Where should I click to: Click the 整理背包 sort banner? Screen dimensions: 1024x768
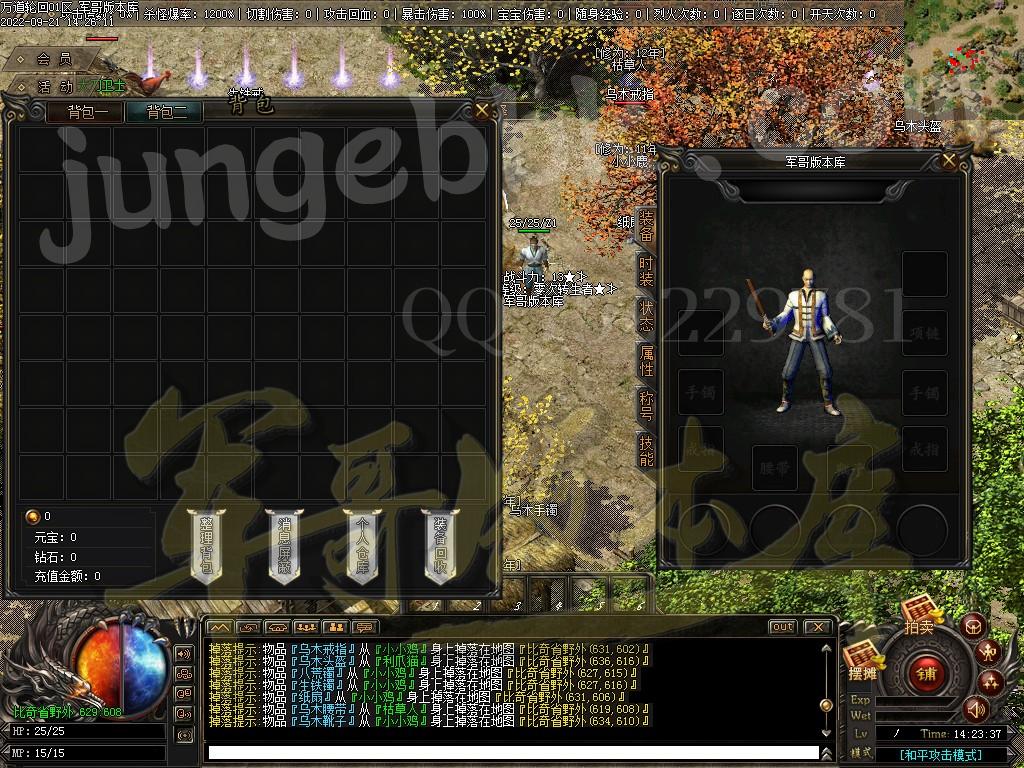(x=207, y=545)
